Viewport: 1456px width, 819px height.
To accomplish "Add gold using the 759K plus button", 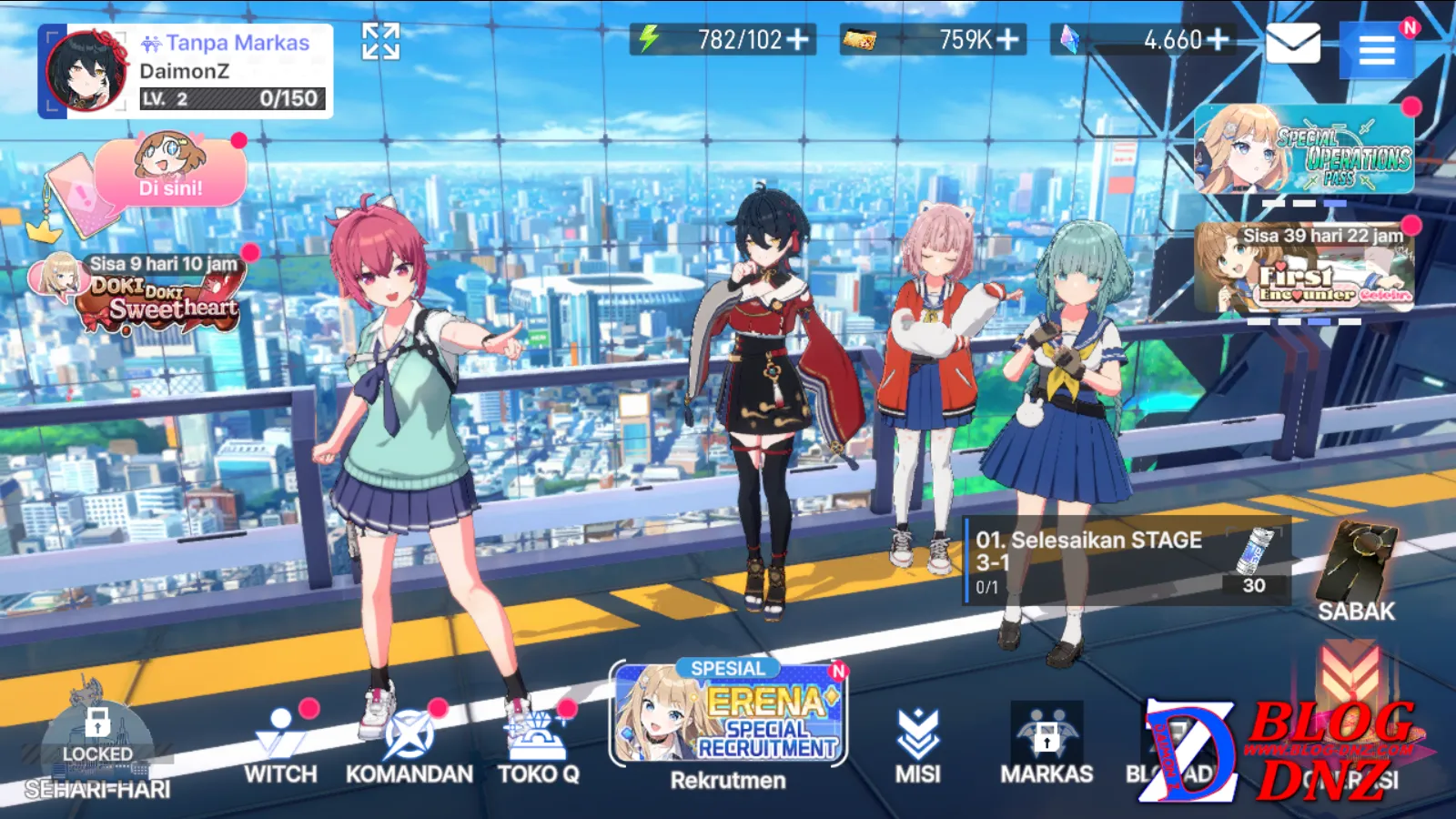I will click(x=1007, y=40).
